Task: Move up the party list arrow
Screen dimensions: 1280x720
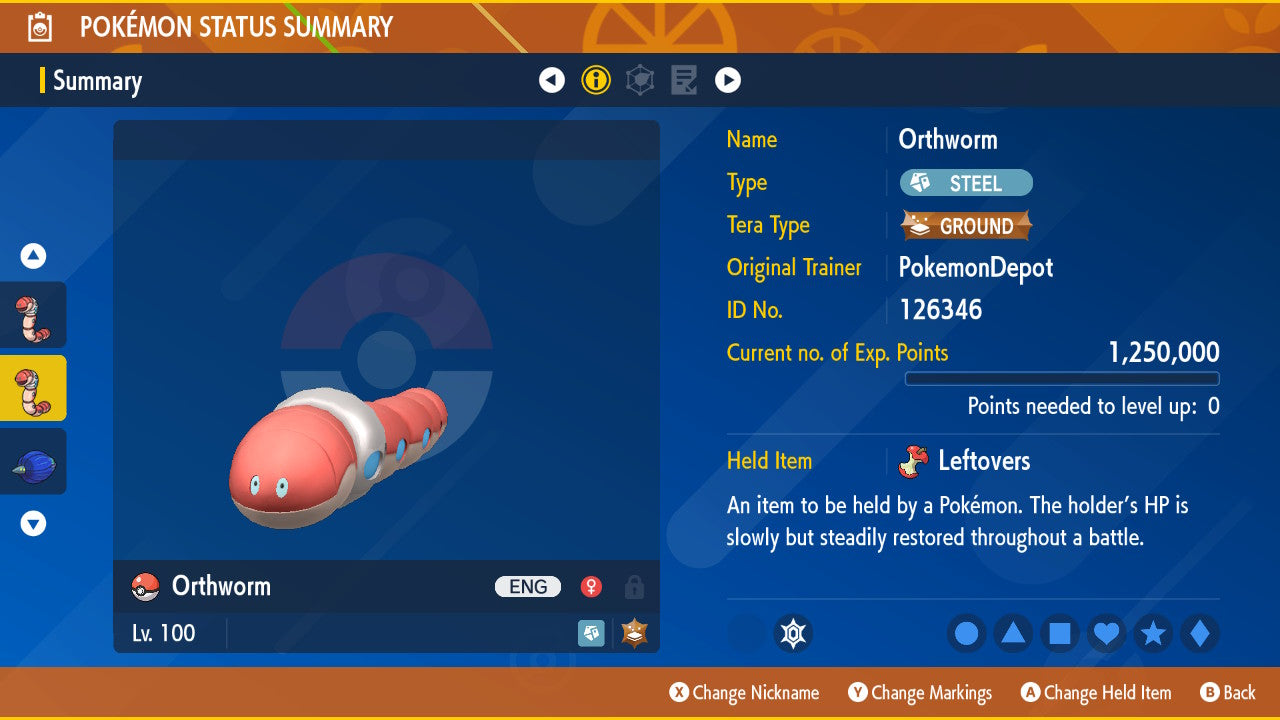Action: tap(33, 256)
